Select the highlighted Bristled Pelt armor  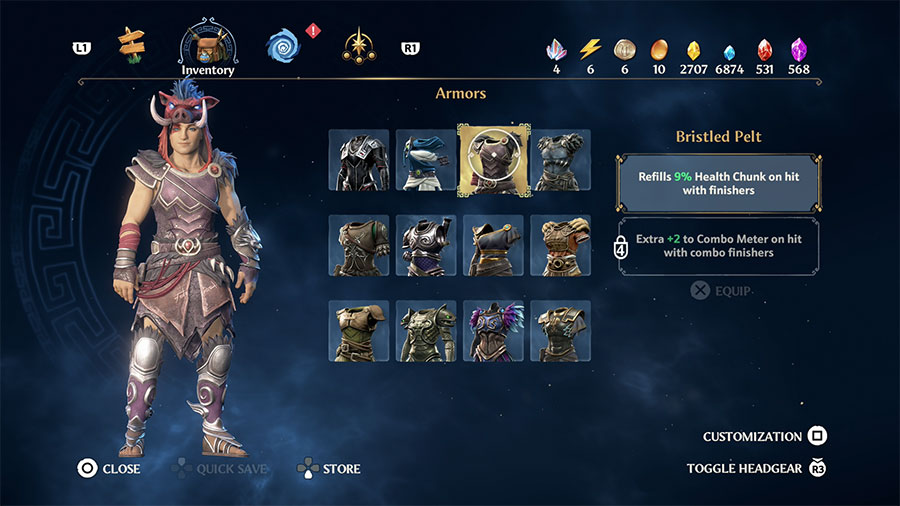pyautogui.click(x=493, y=160)
